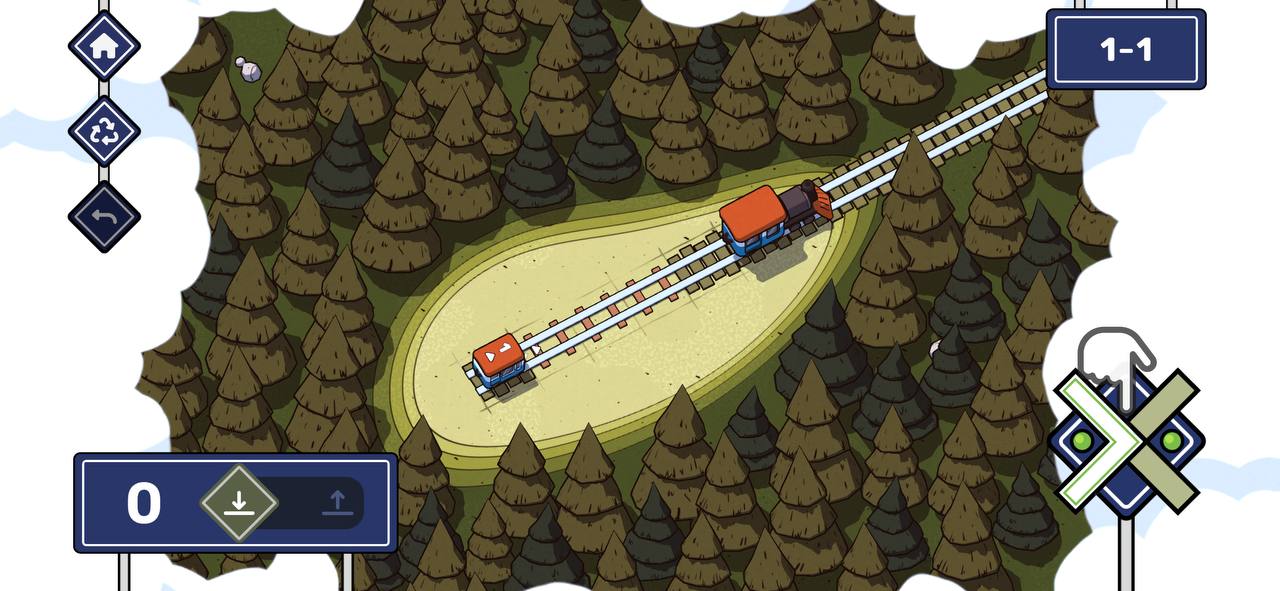This screenshot has height=591, width=1280.
Task: Select the download arrow diamond toggle
Action: 238,502
